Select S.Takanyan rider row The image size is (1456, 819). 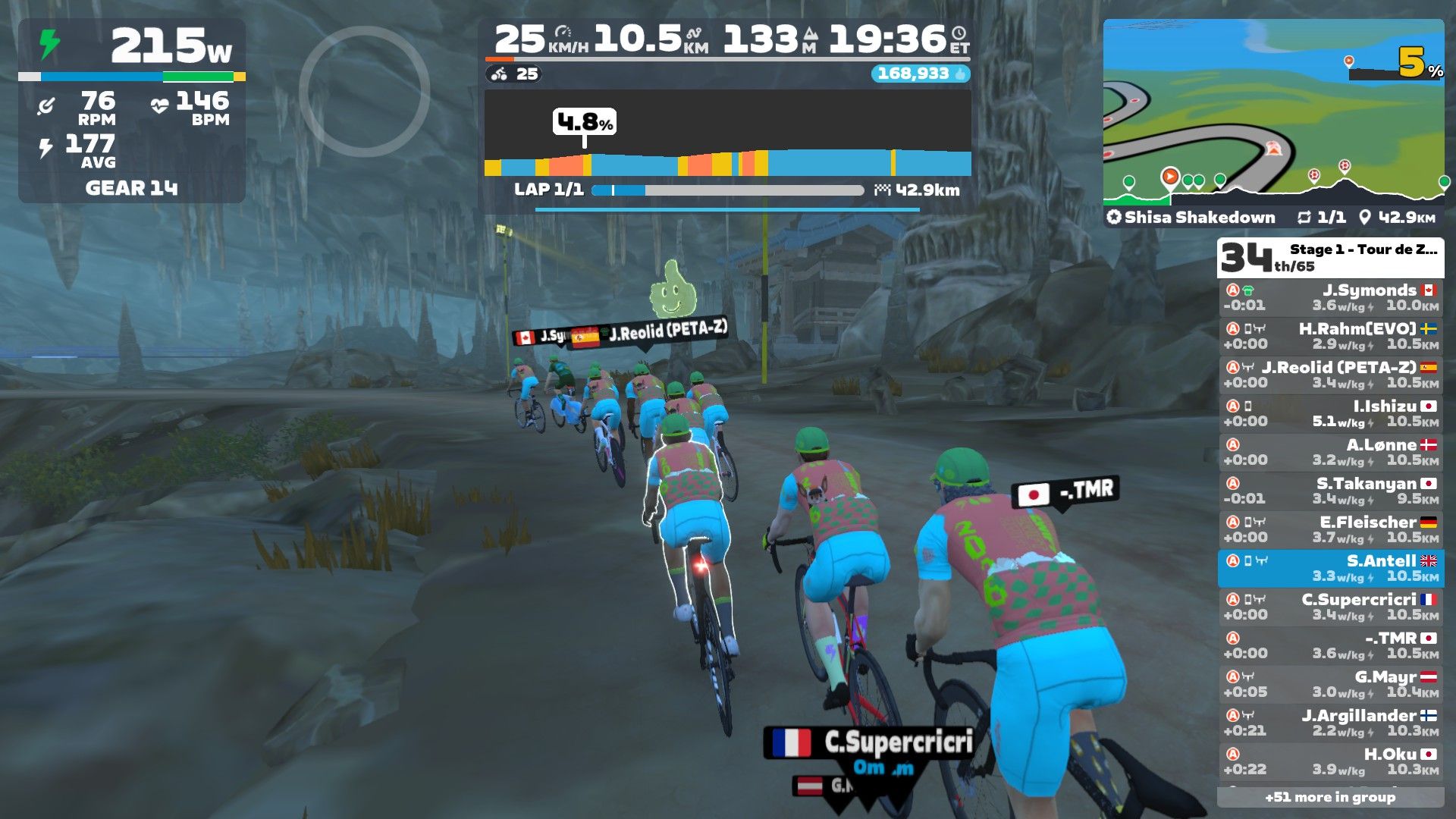pos(1331,491)
